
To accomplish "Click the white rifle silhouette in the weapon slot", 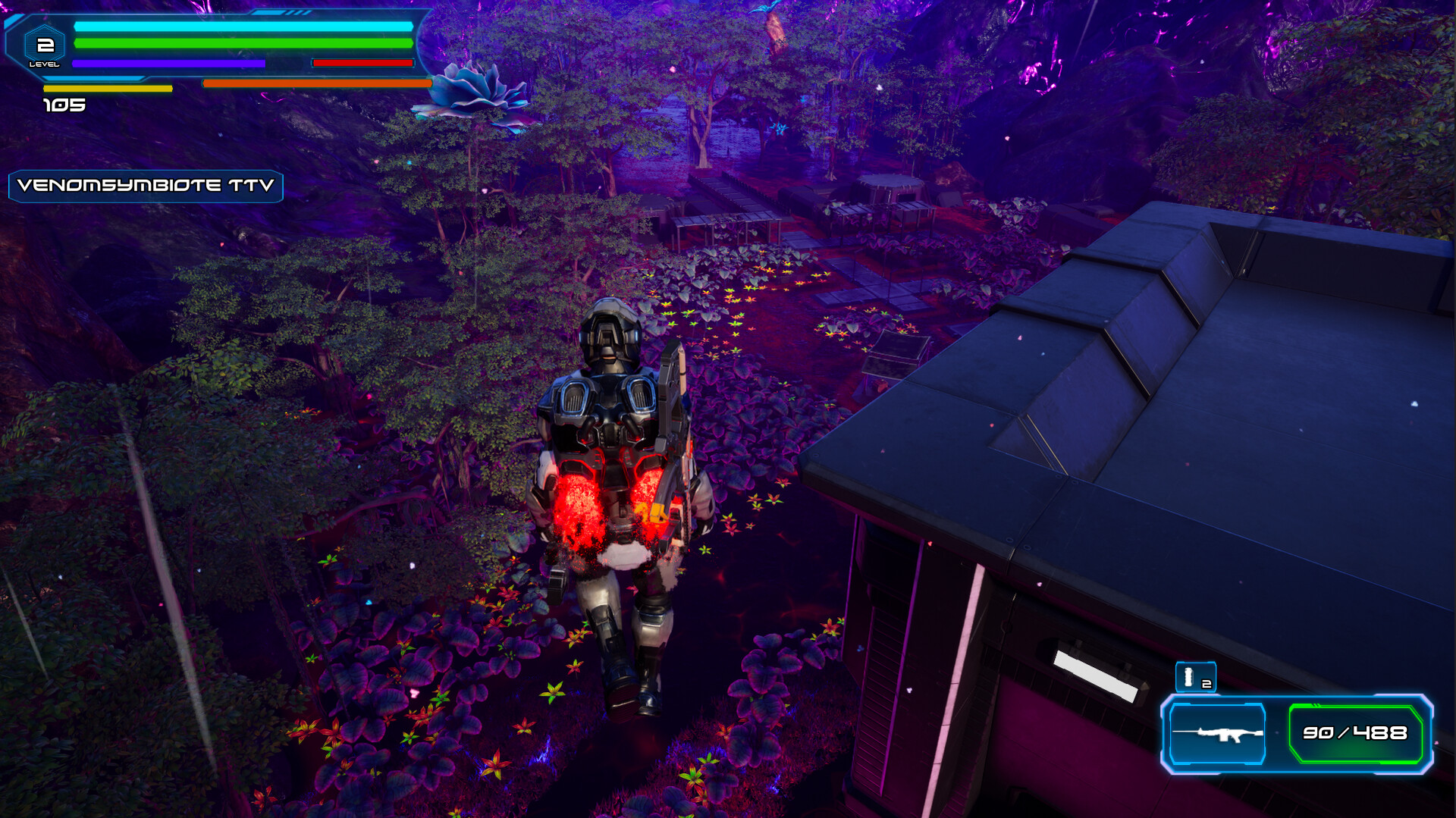I will point(1217,734).
